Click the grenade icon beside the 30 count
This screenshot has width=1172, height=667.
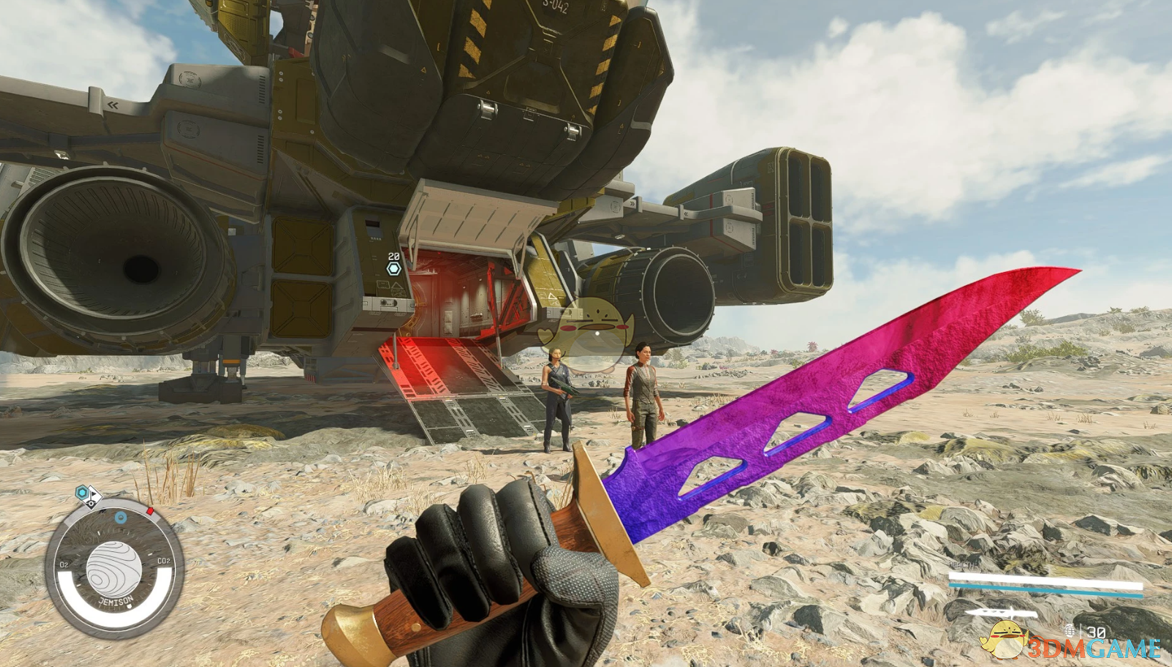tap(1069, 631)
